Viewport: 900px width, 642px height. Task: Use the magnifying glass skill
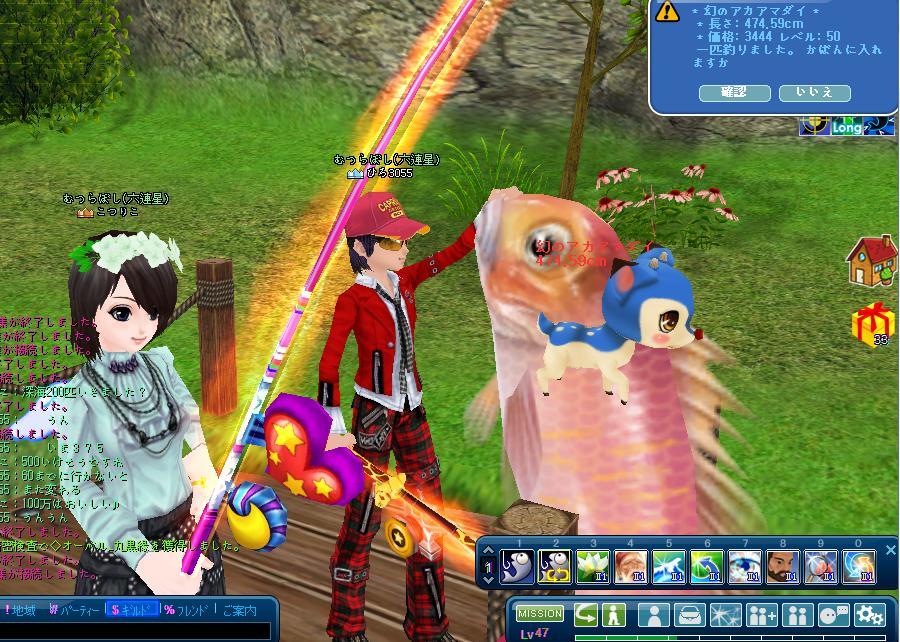(821, 566)
